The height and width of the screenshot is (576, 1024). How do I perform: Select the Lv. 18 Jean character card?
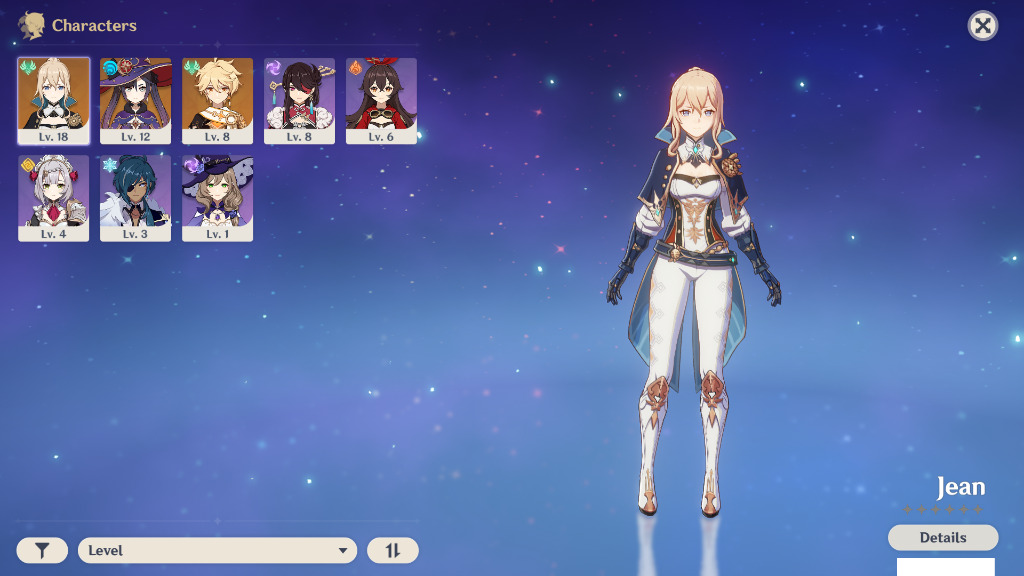coord(54,100)
